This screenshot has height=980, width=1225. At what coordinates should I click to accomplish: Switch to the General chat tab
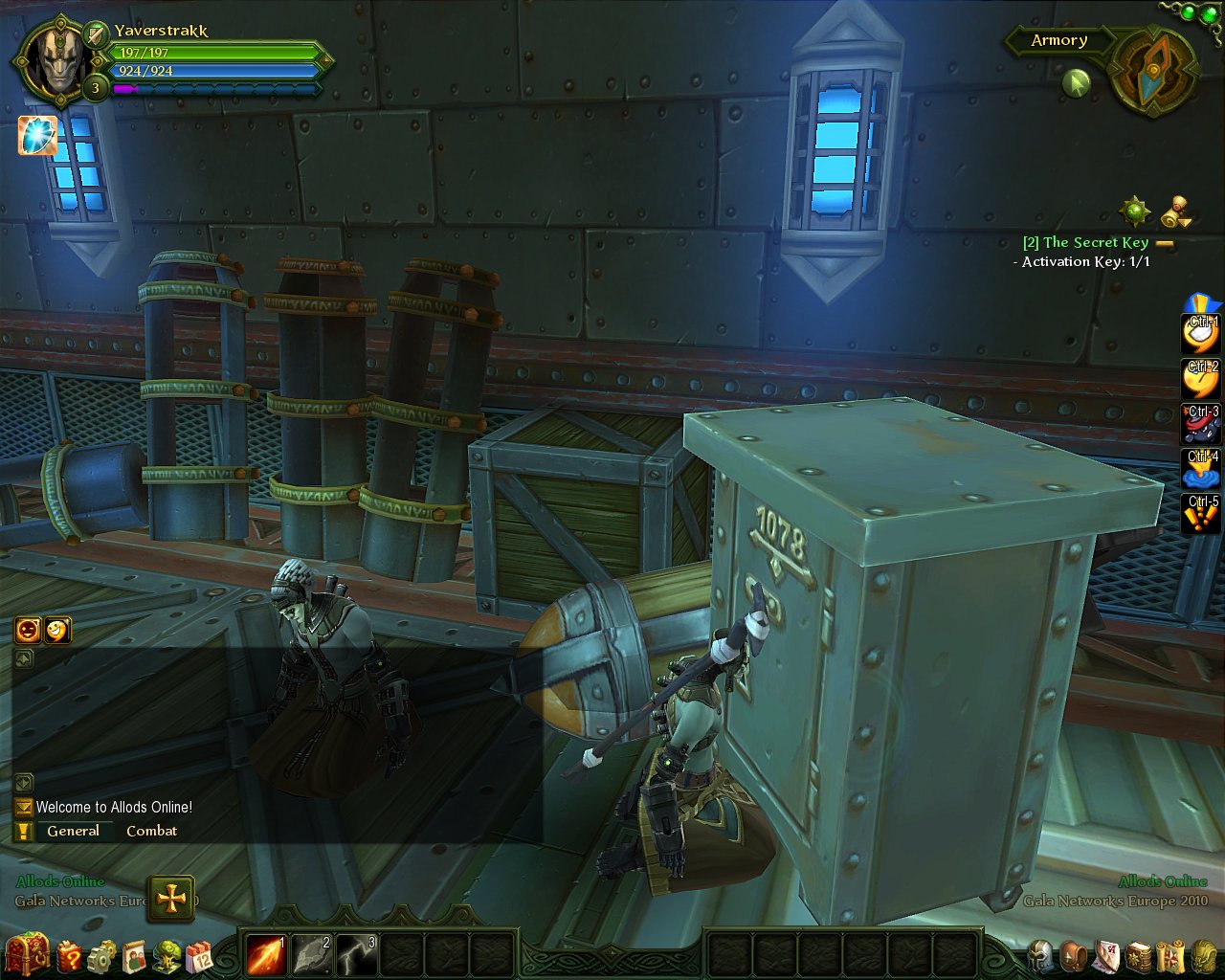coord(73,831)
